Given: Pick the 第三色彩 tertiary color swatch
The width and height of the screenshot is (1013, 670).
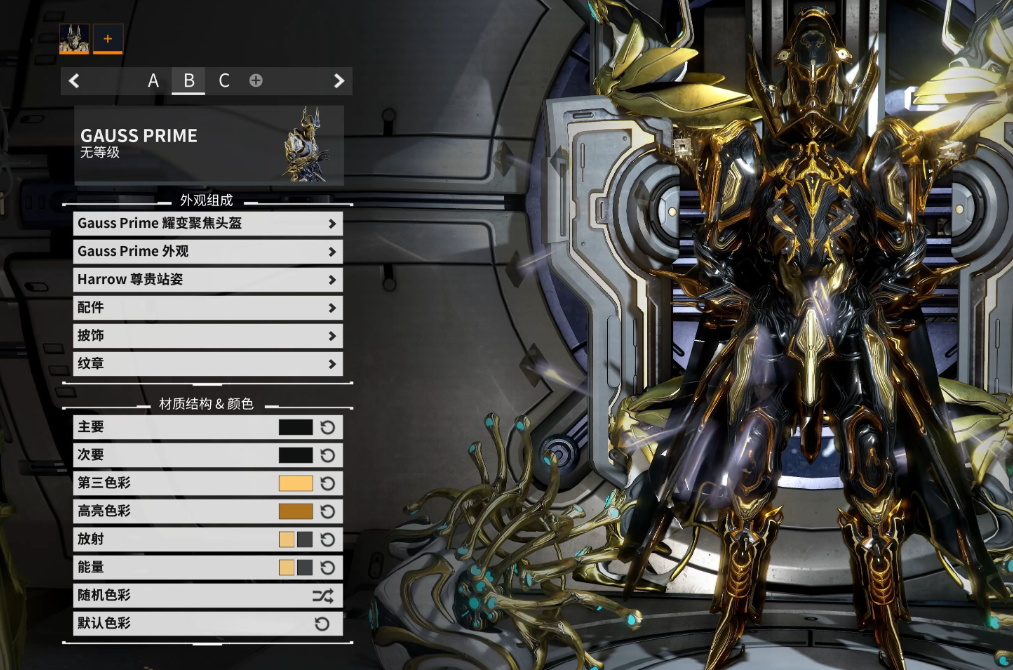Looking at the screenshot, I should (x=296, y=483).
